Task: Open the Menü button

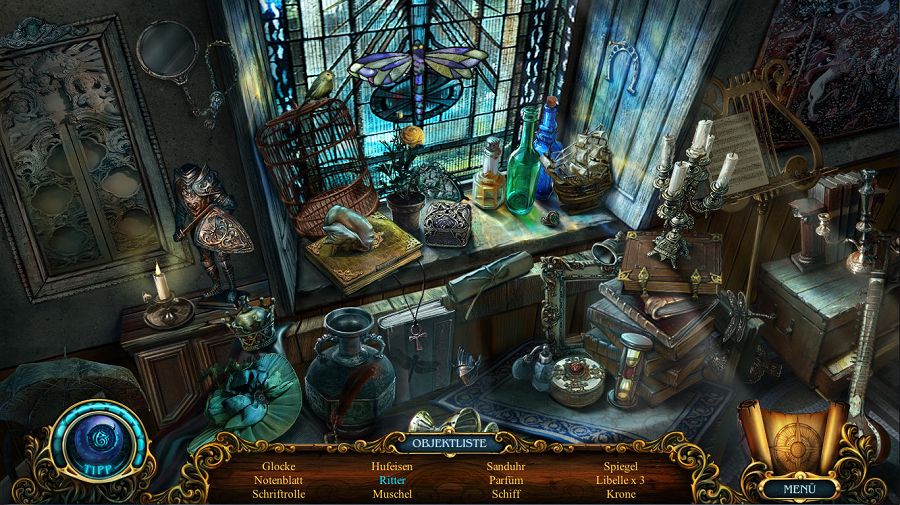Action: tap(799, 489)
